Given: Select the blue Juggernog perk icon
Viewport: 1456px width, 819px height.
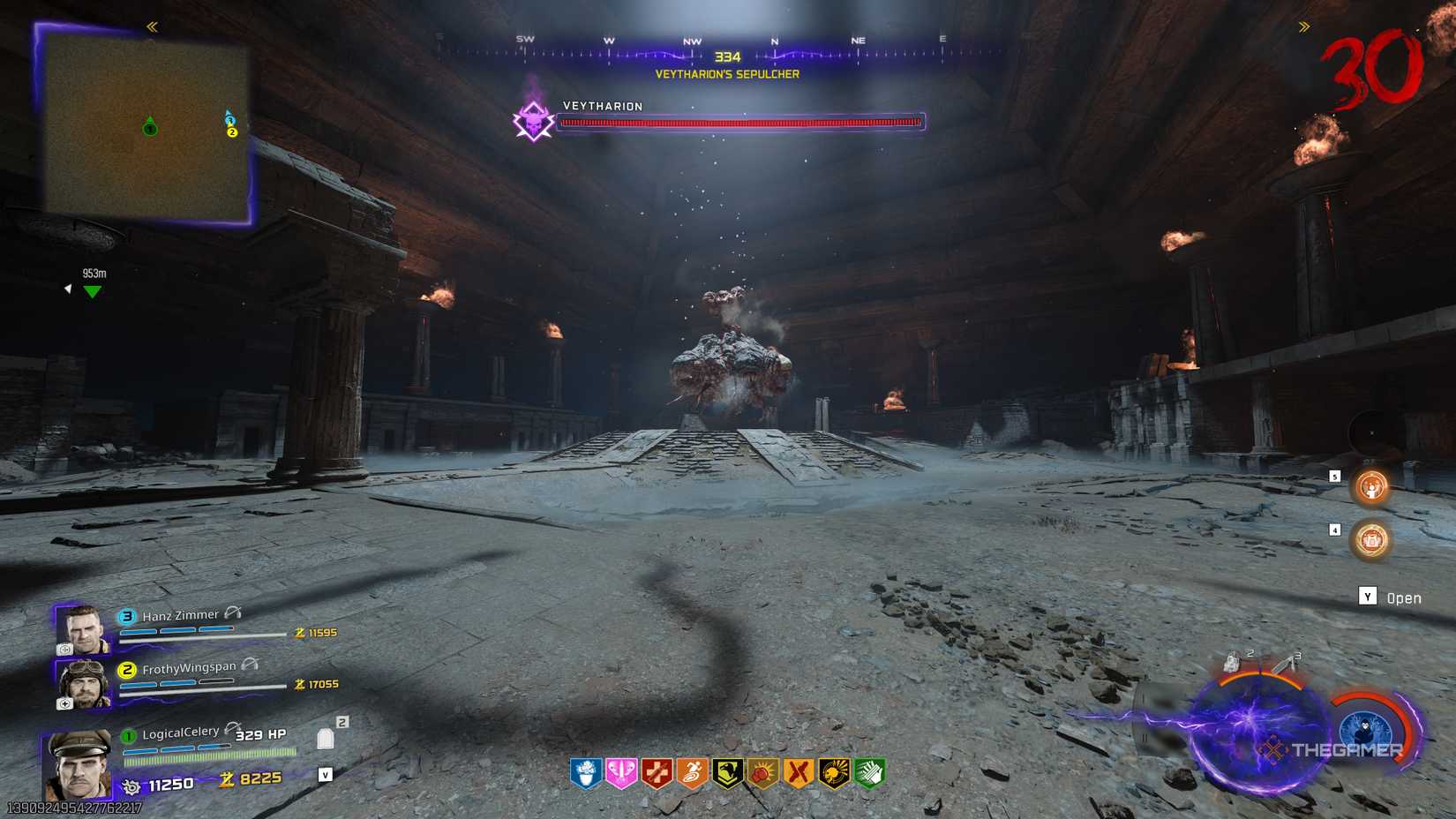Looking at the screenshot, I should click(585, 771).
